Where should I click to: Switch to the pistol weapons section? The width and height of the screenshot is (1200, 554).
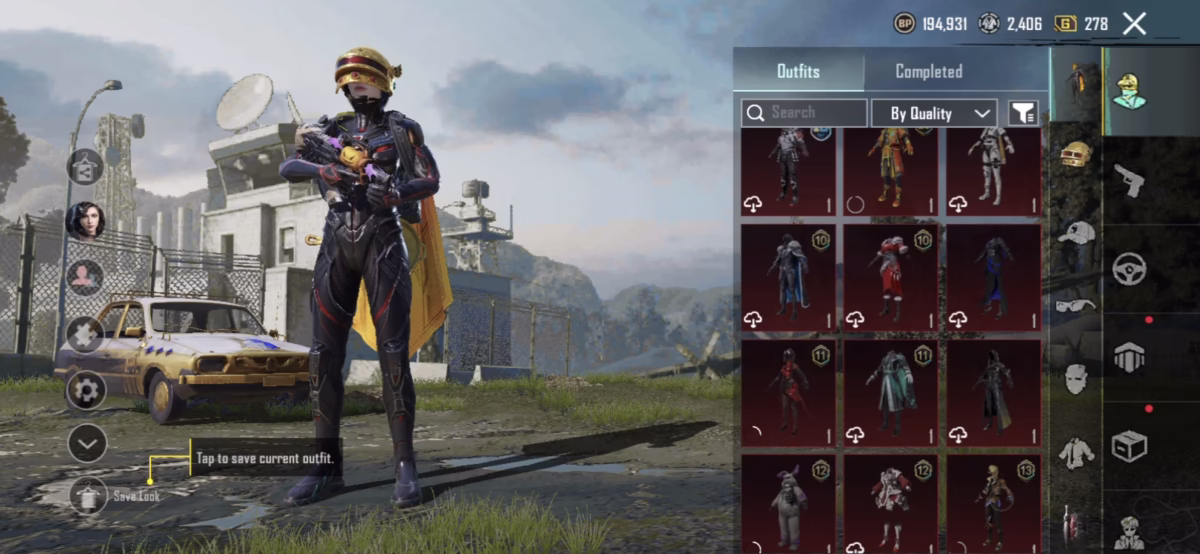click(x=1130, y=181)
